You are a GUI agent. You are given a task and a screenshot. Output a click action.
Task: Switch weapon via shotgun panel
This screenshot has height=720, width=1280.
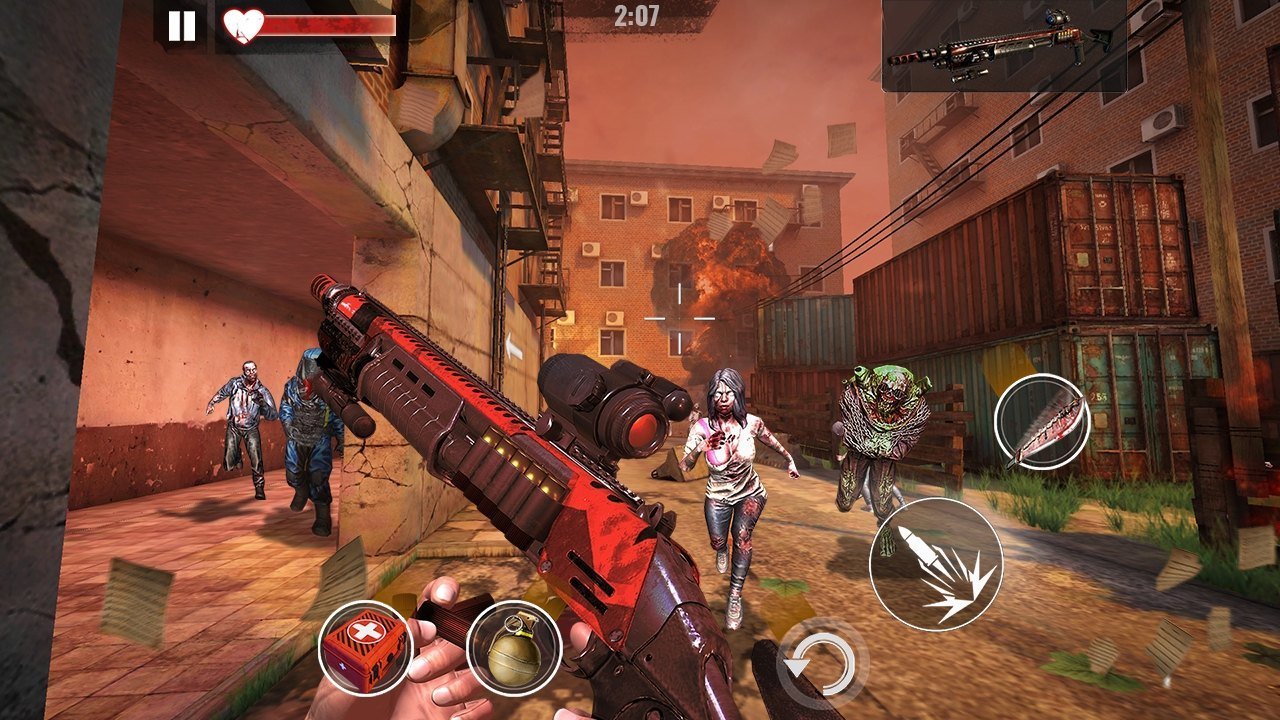1011,46
